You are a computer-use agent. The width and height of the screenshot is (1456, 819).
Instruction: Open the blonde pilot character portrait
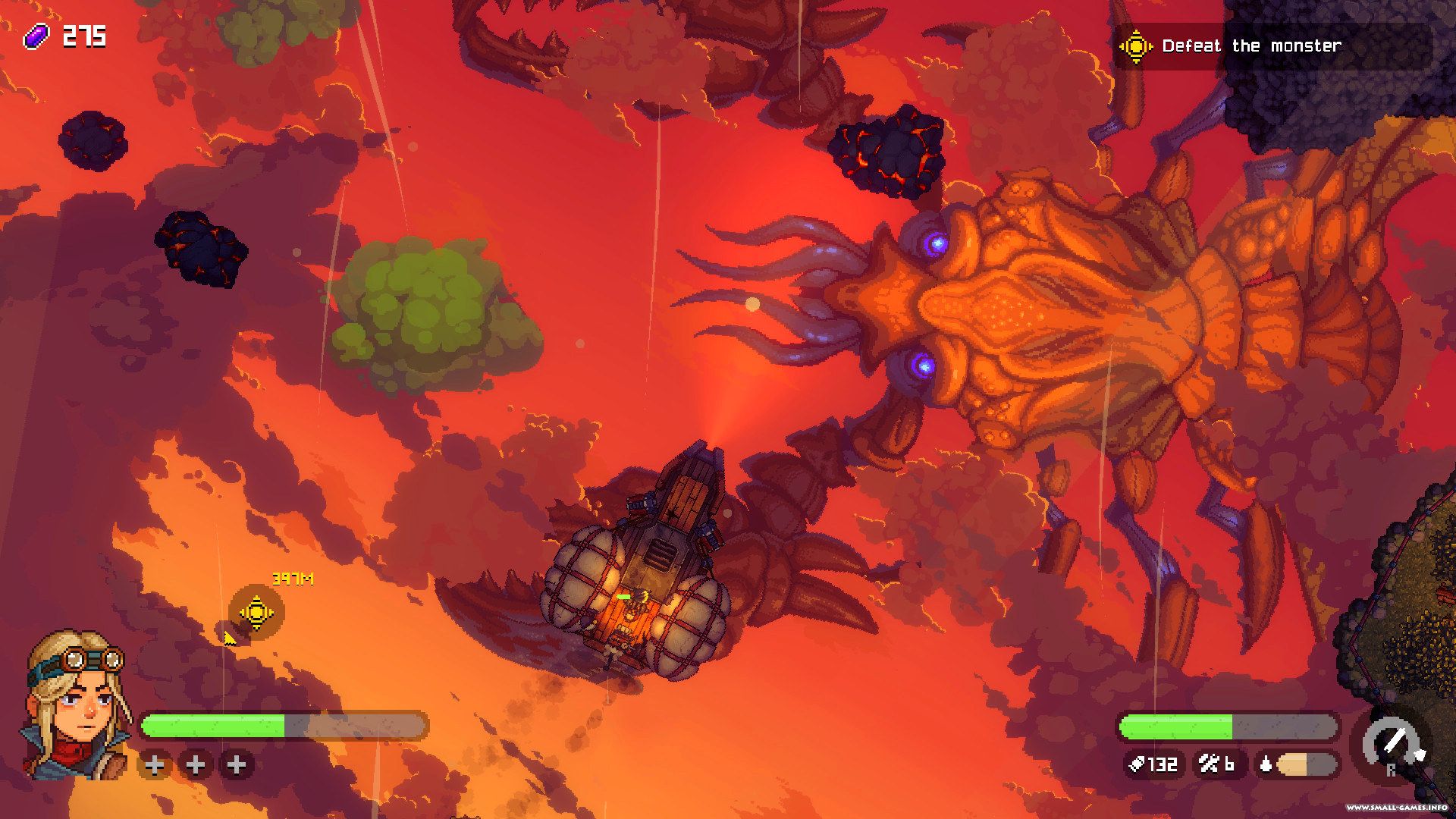[x=76, y=705]
